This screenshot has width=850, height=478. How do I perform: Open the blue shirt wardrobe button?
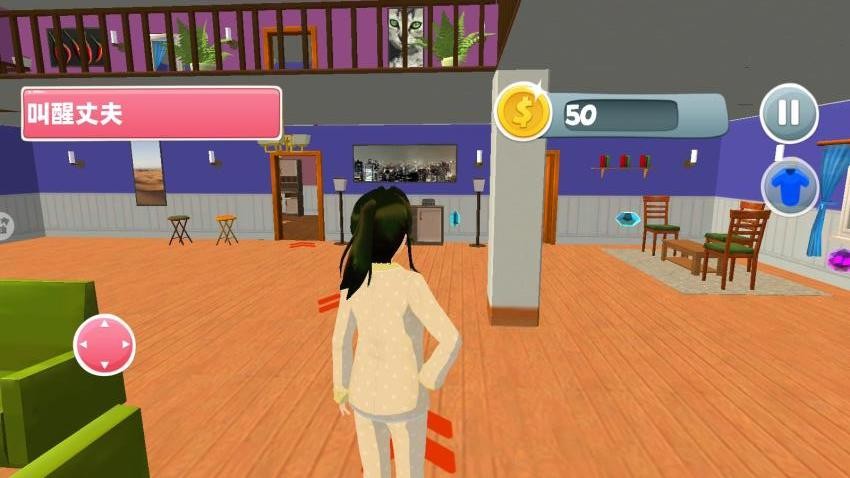[x=790, y=186]
